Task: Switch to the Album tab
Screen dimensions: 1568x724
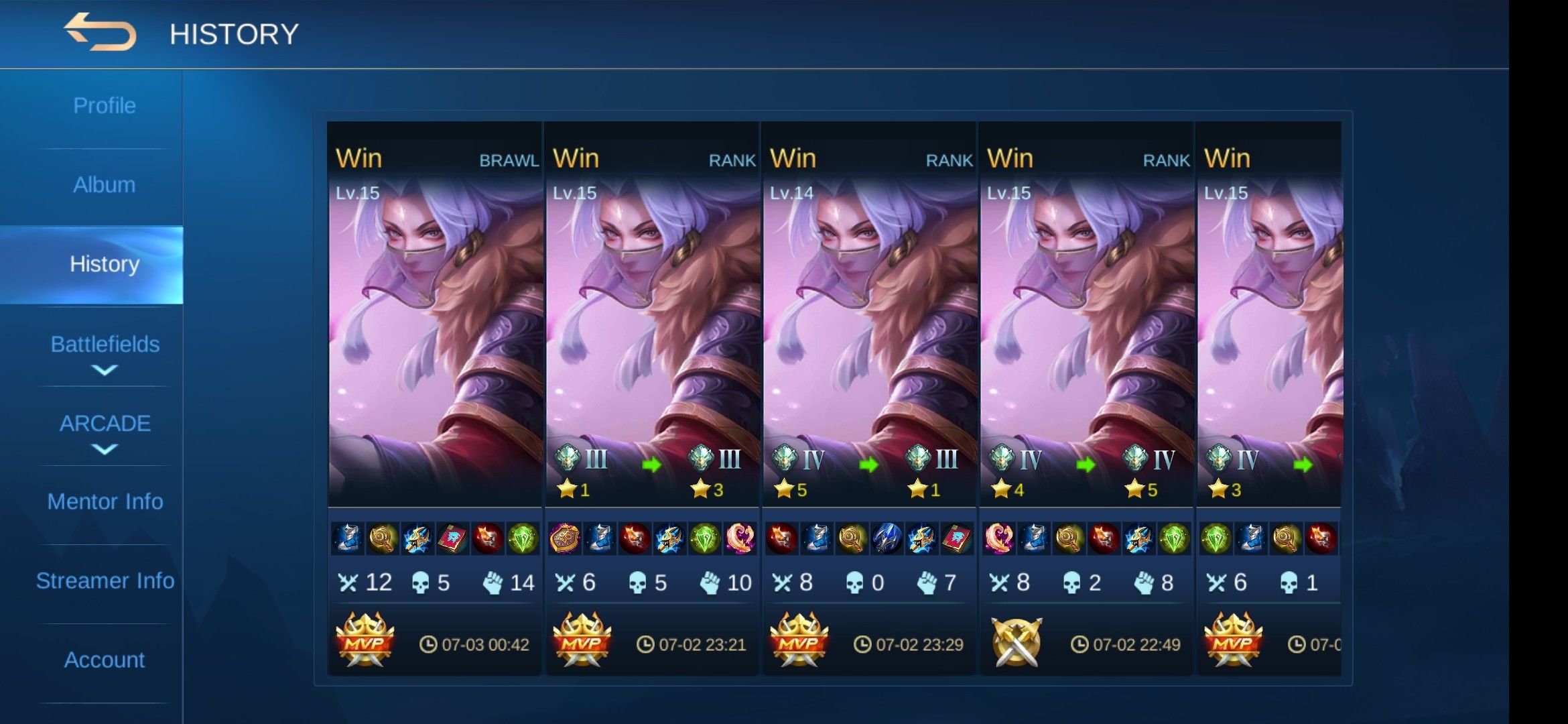Action: pyautogui.click(x=105, y=185)
